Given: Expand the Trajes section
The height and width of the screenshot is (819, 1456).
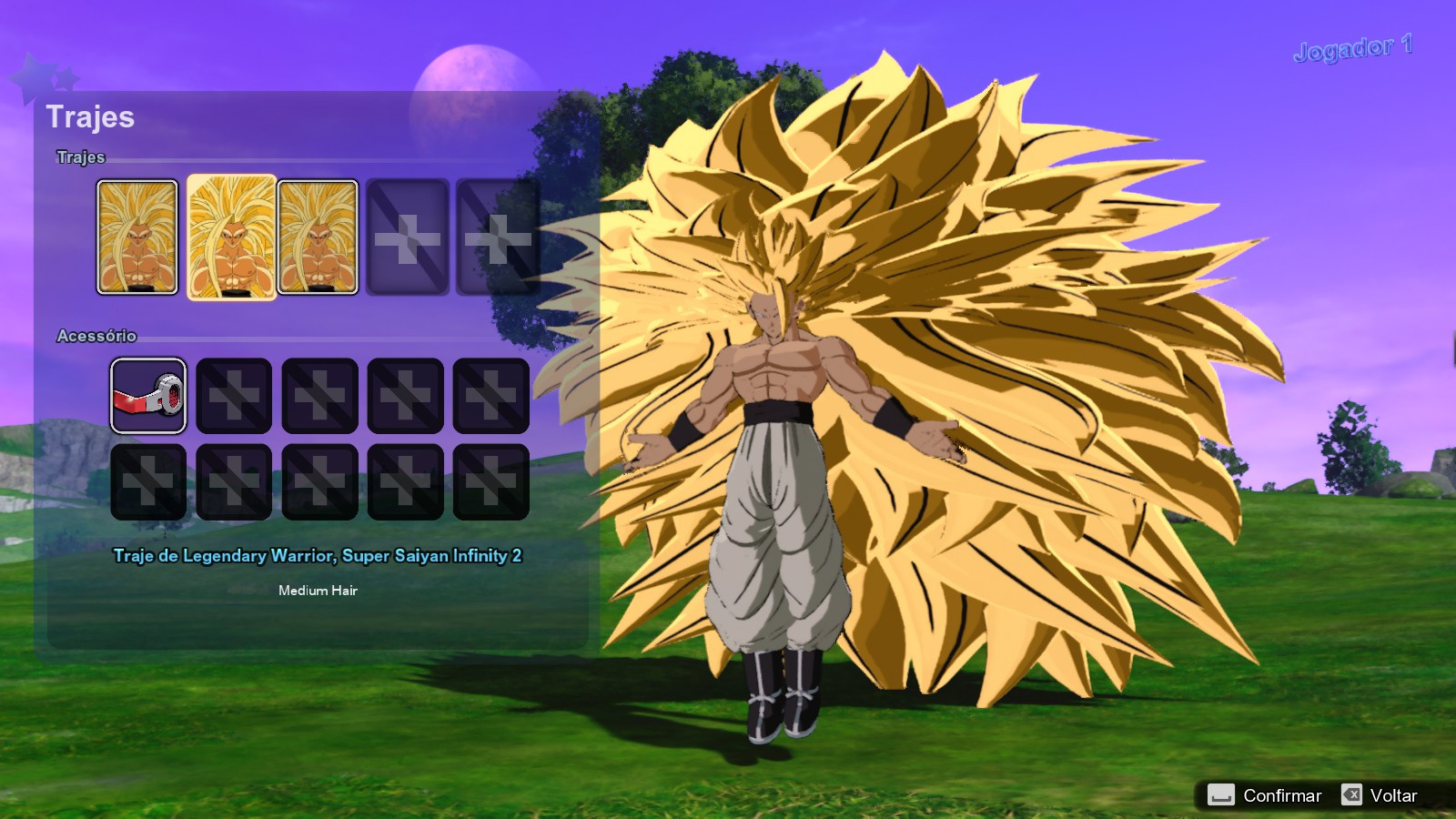Looking at the screenshot, I should [79, 157].
